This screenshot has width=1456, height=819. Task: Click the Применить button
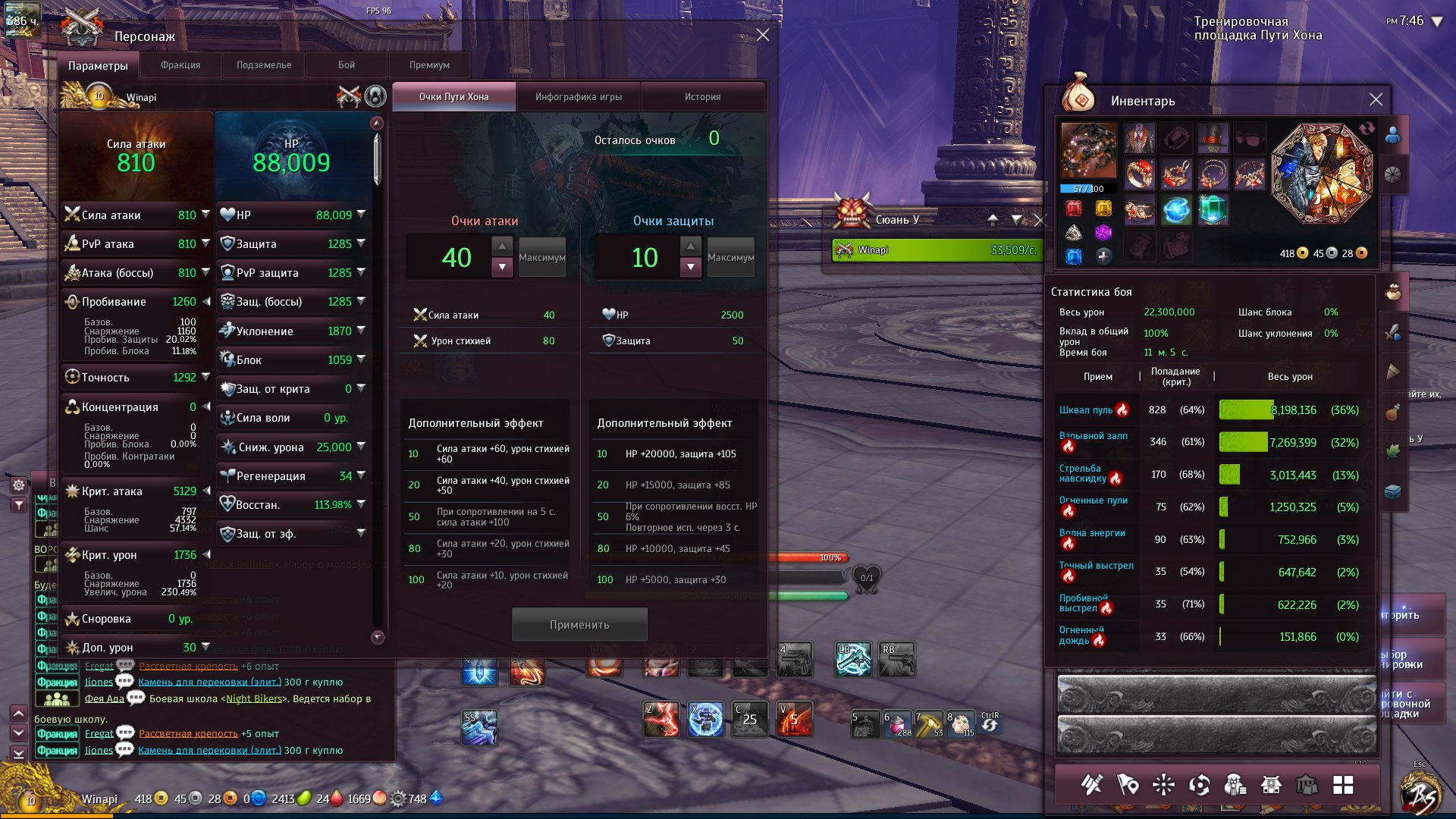click(x=579, y=625)
